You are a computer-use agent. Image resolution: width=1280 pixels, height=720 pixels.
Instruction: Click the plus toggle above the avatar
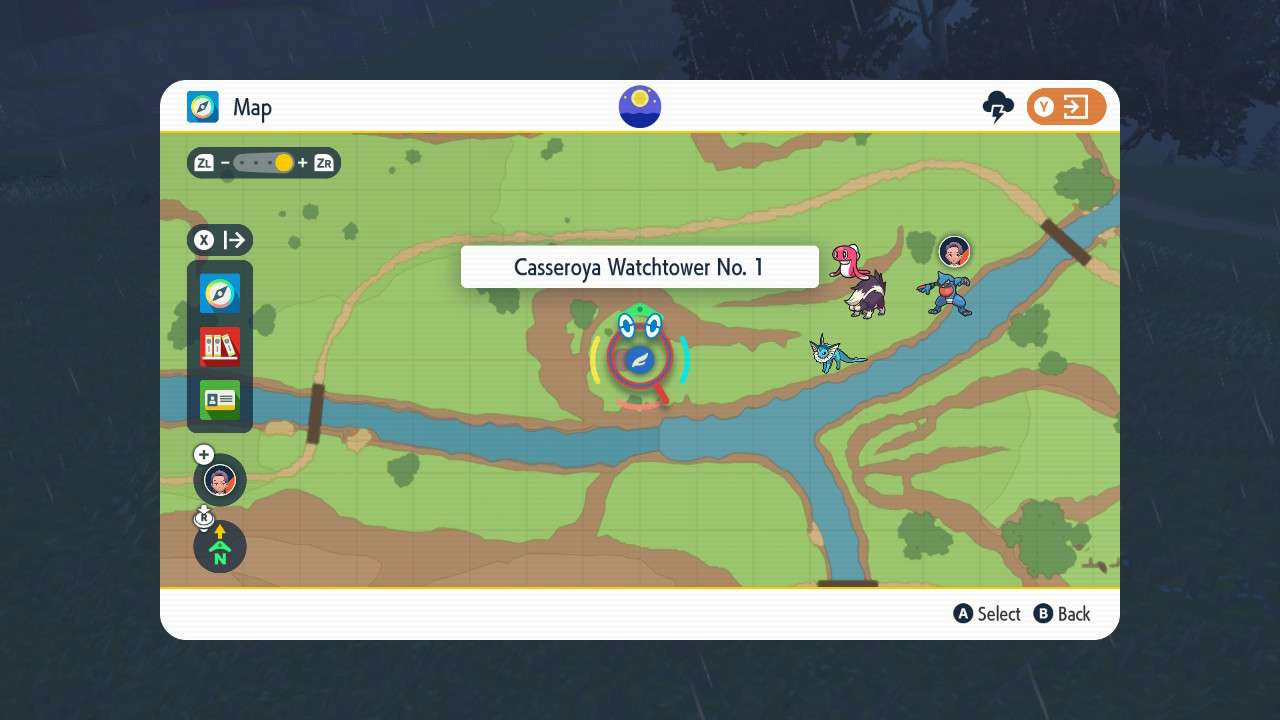(203, 454)
